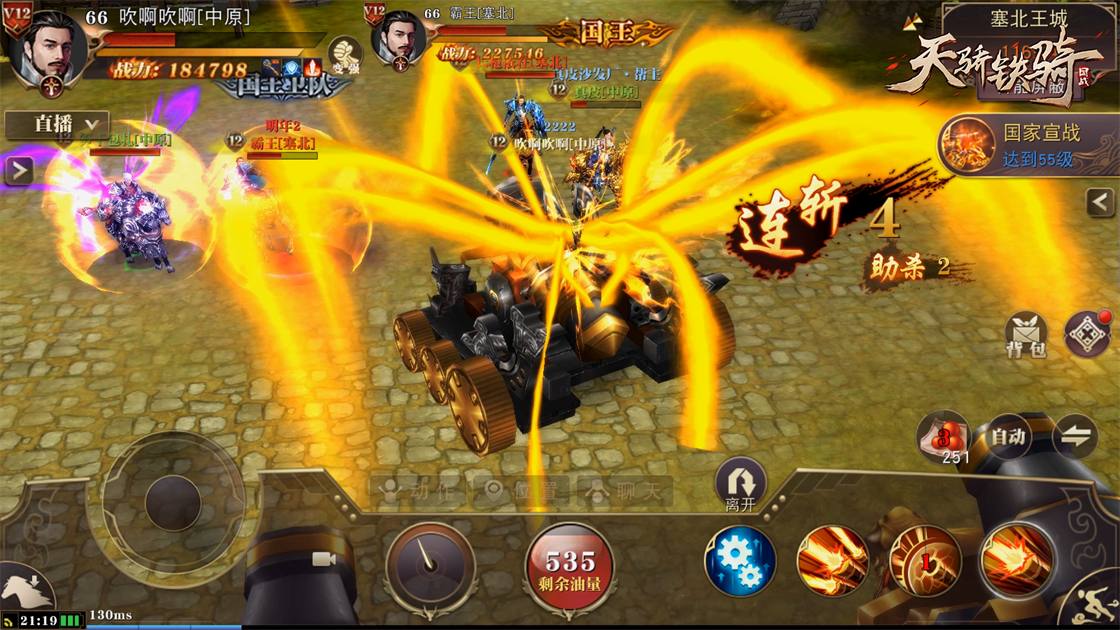
Task: Use the red potion with 251 count
Action: [943, 437]
